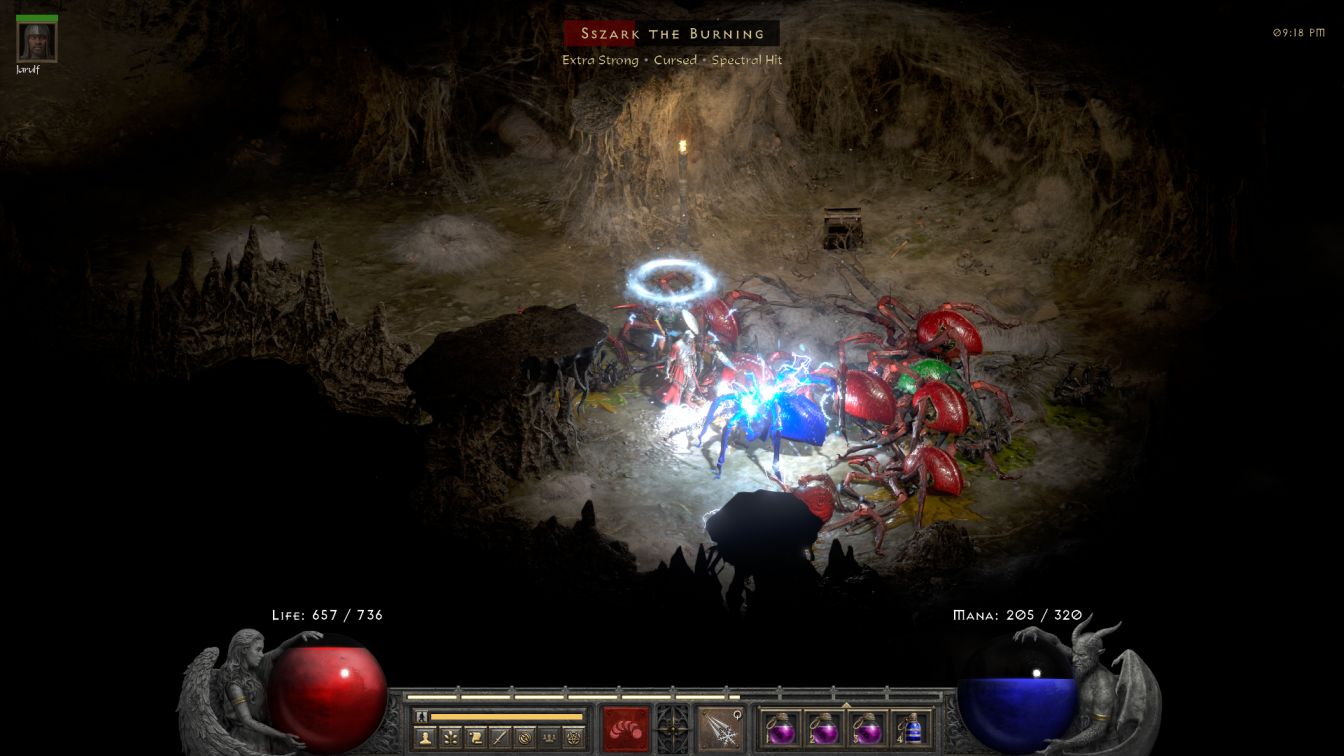1344x756 pixels.
Task: Select the ice shard right-click skill icon
Action: (719, 728)
